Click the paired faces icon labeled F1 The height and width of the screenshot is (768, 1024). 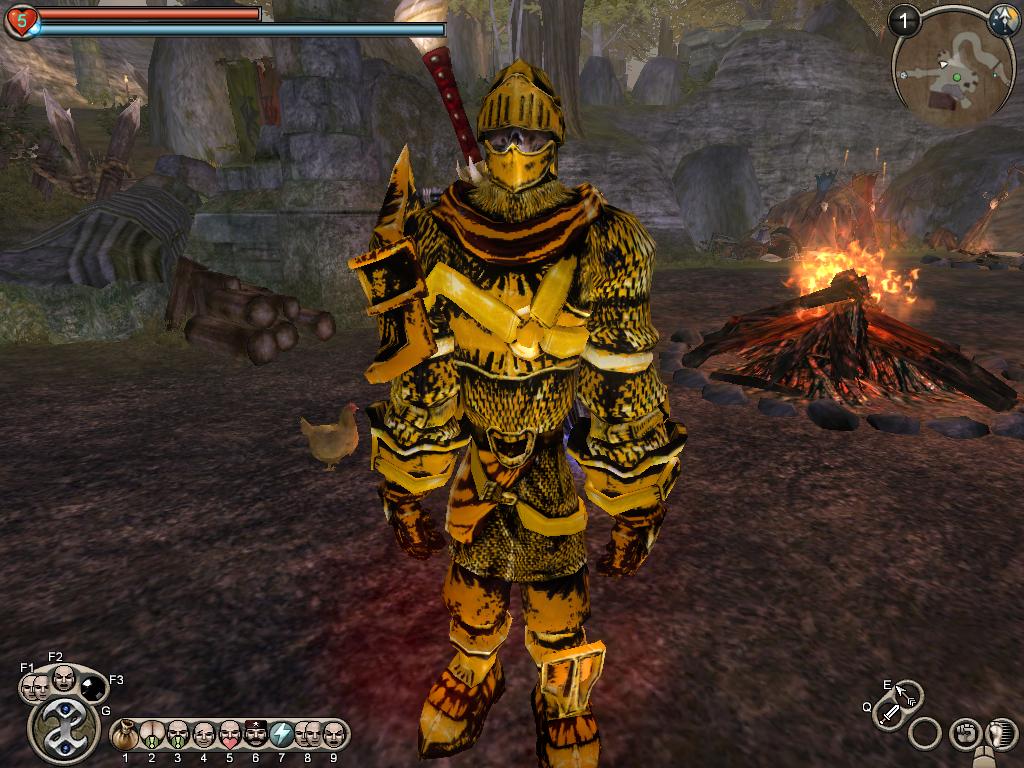pos(34,688)
